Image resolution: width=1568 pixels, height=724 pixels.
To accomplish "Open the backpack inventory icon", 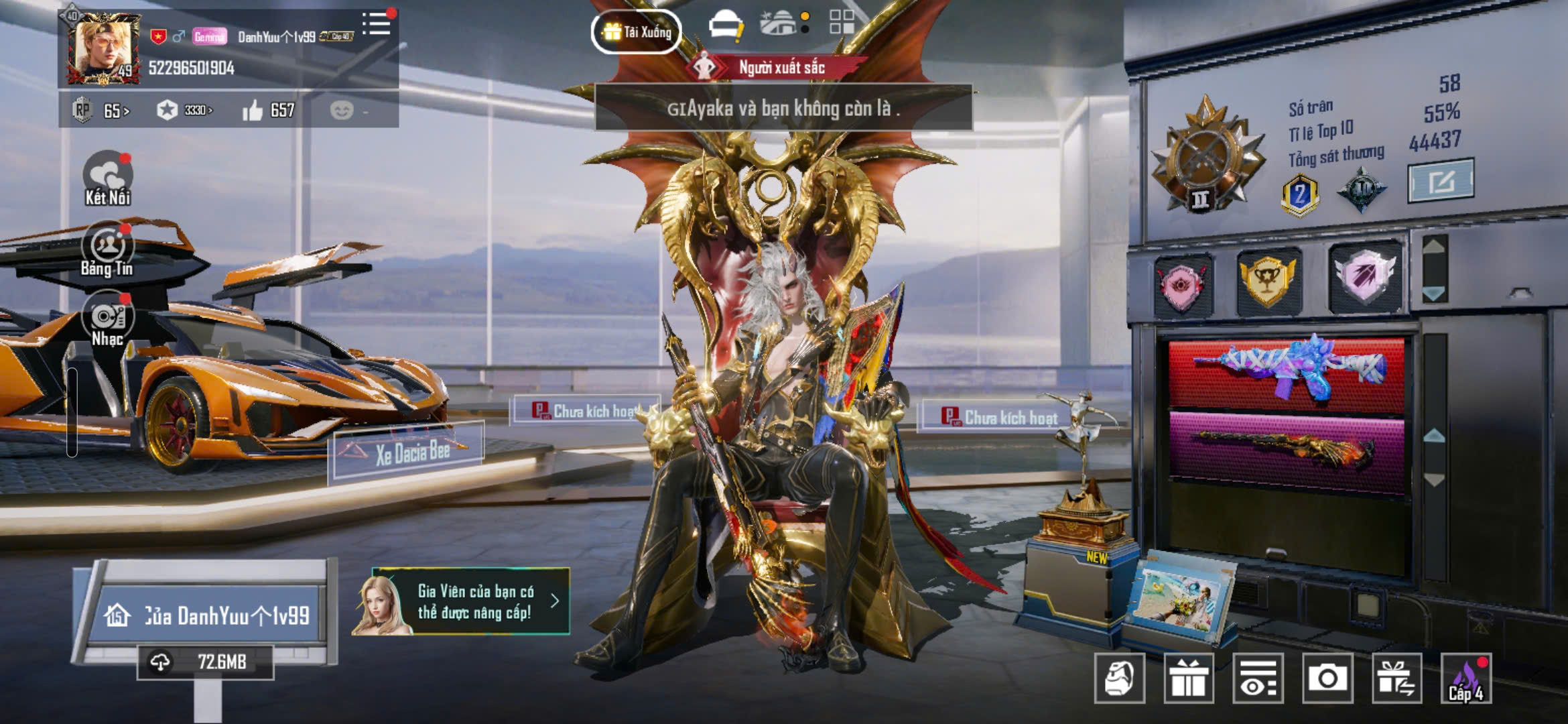I will pyautogui.click(x=1119, y=678).
